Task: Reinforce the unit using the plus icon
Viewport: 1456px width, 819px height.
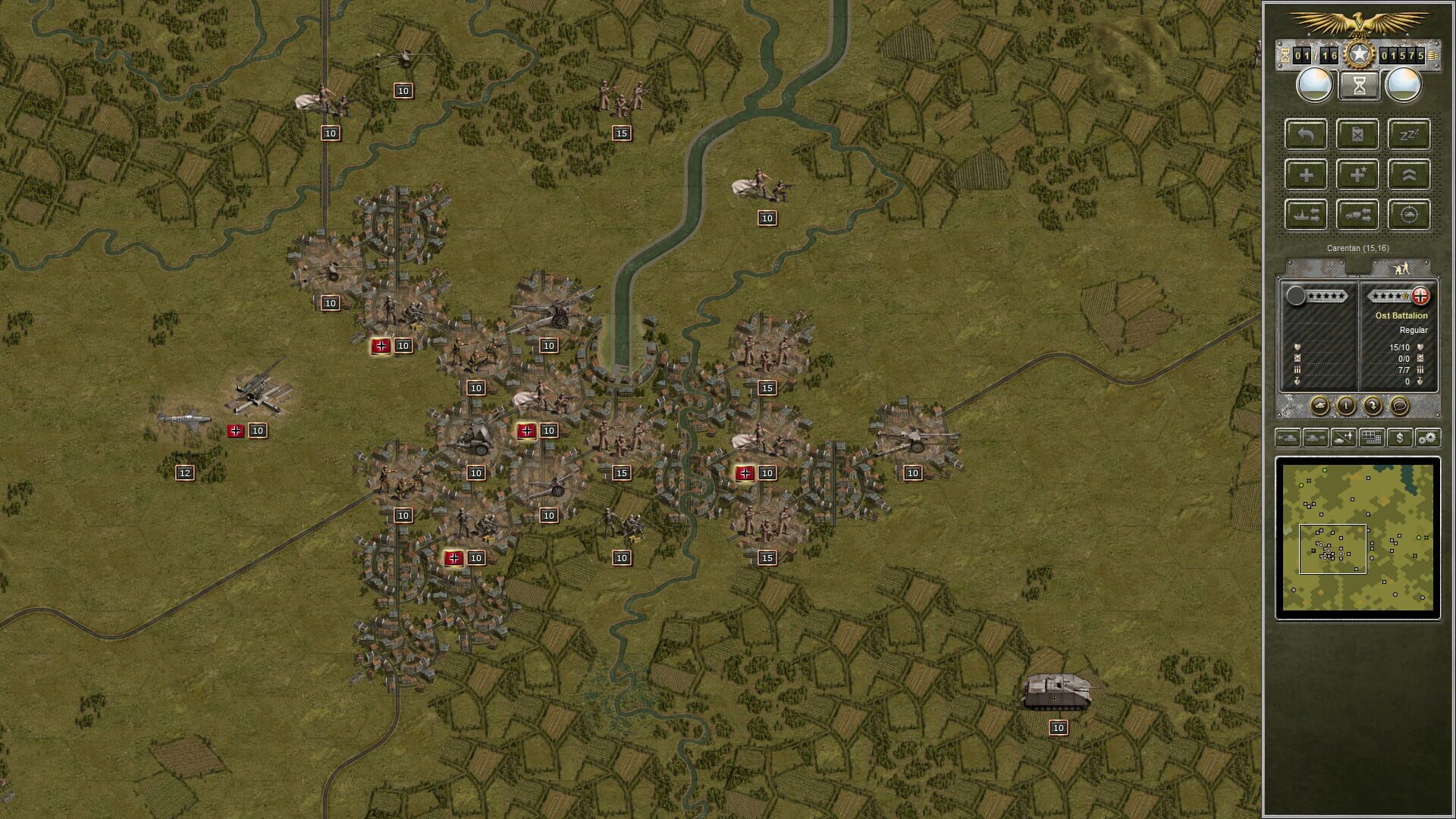Action: coord(1305,174)
